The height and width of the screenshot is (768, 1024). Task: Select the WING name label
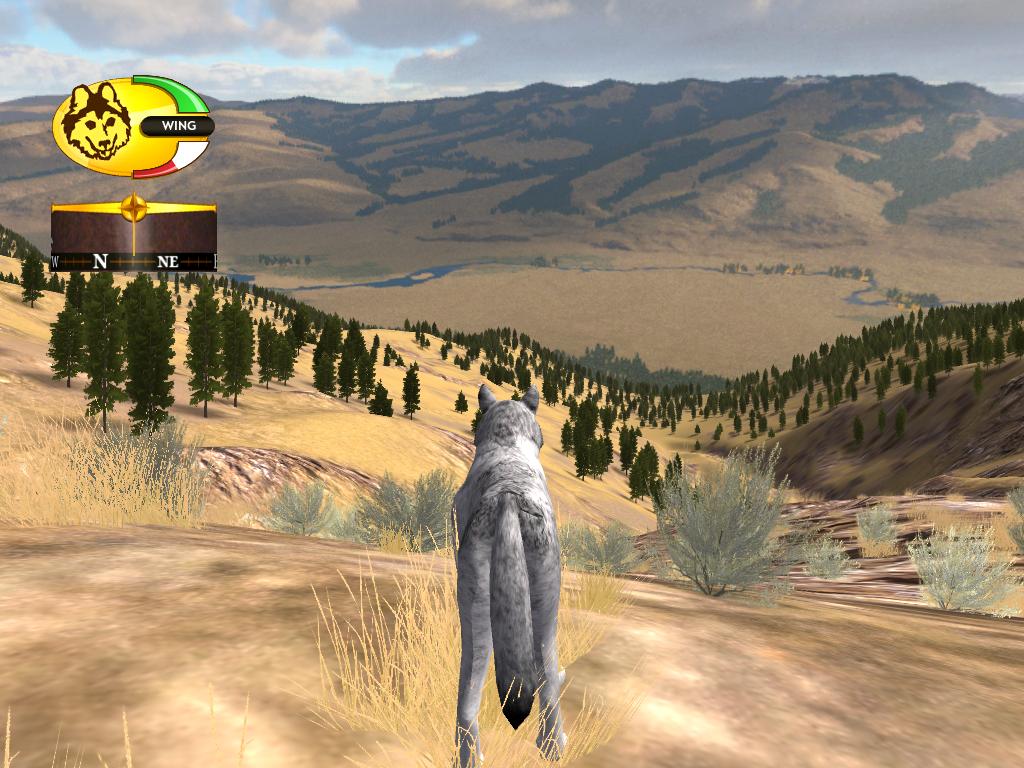tap(178, 127)
